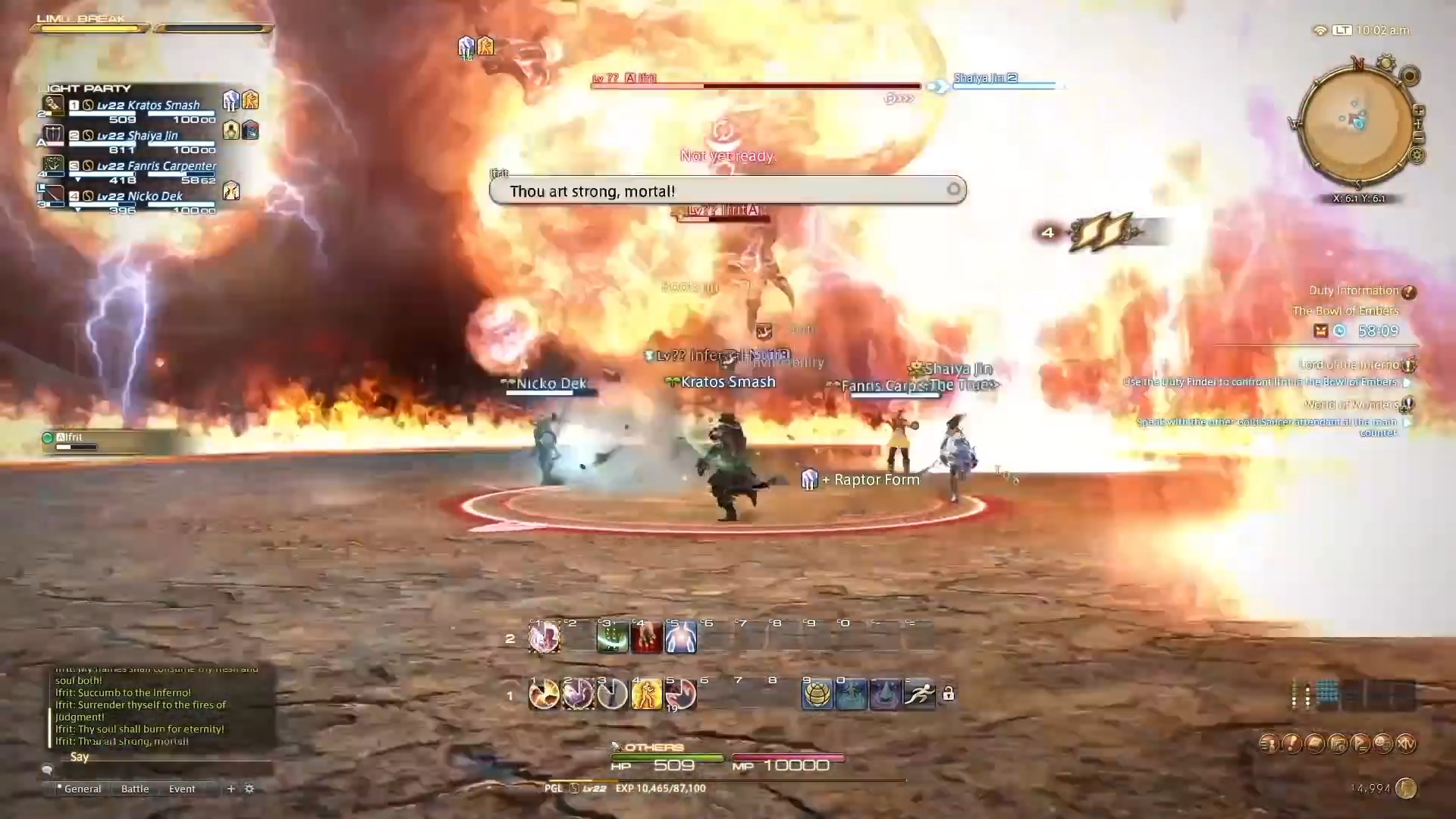Click the exclamation notification icon in the menu bar

1292,743
